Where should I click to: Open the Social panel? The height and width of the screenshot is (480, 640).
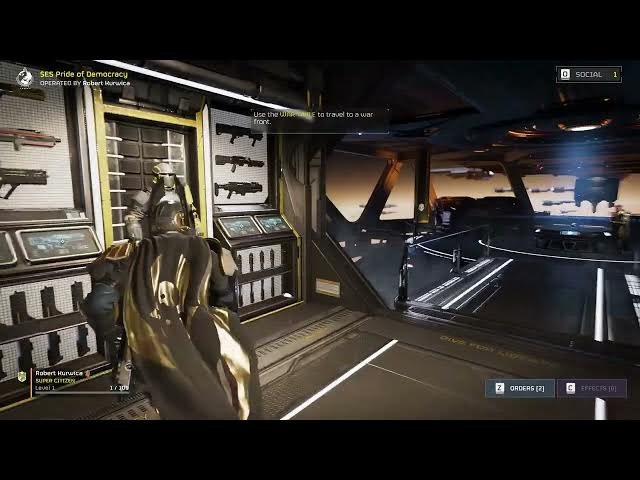tap(589, 74)
